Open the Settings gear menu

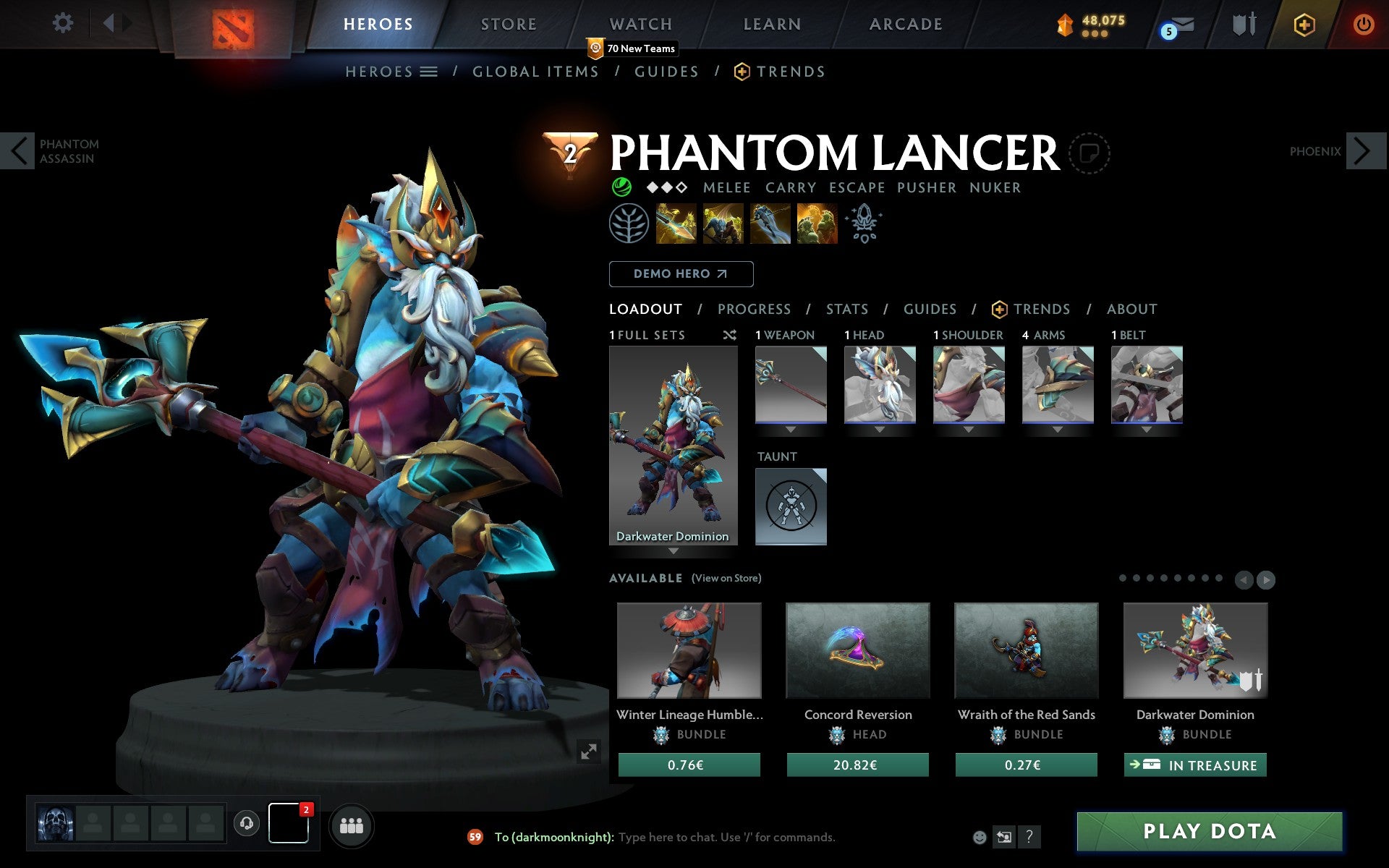64,23
